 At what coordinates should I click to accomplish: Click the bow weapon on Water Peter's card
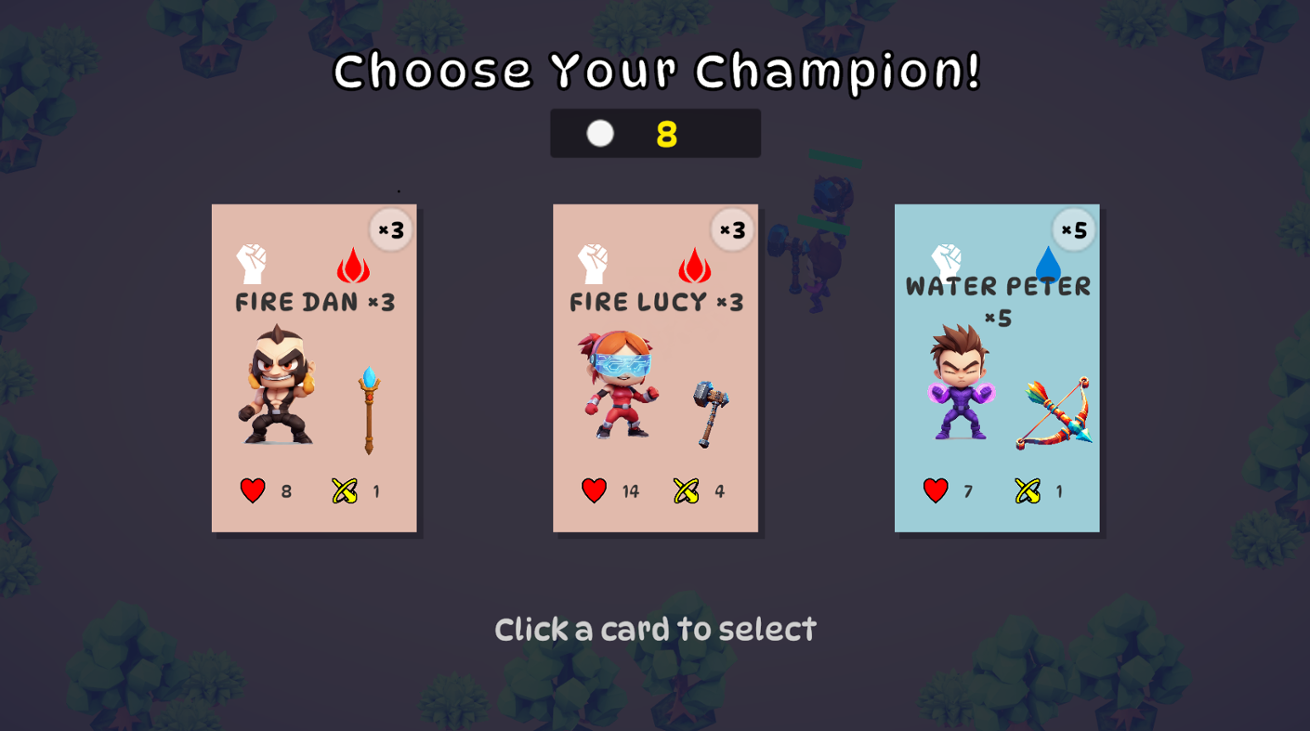[1055, 410]
